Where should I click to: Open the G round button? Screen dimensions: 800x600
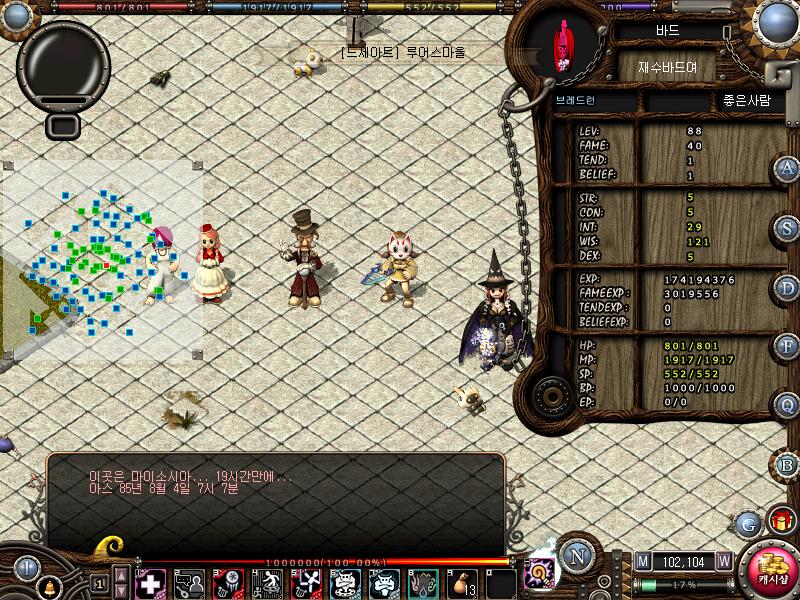point(747,522)
